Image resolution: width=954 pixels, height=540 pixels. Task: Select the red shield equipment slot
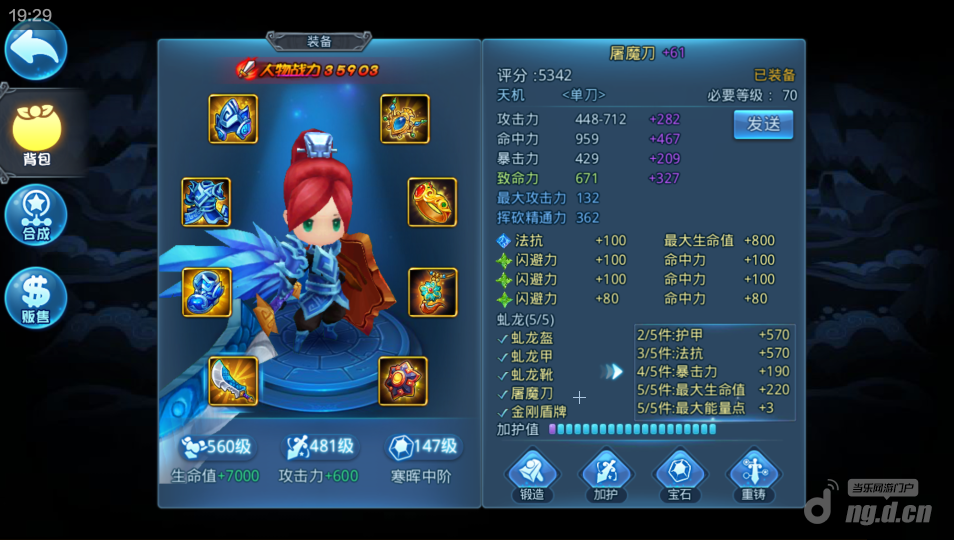(x=403, y=380)
